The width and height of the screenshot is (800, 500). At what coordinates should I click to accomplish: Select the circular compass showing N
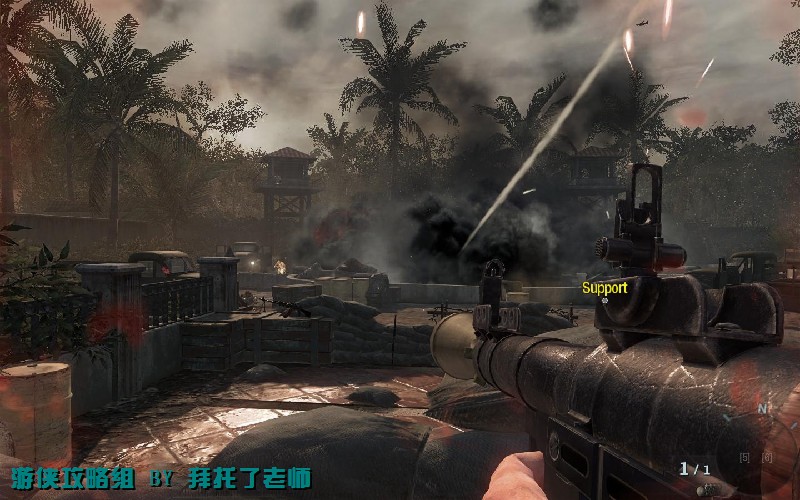tap(757, 438)
